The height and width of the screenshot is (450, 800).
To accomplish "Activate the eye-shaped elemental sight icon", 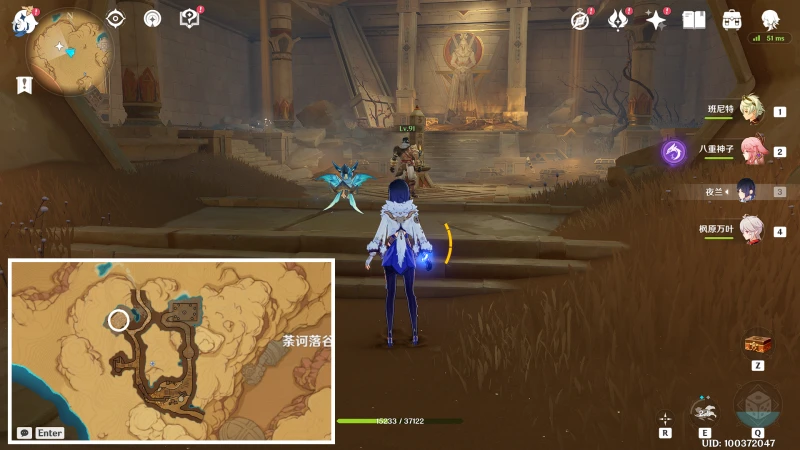I will tap(116, 19).
